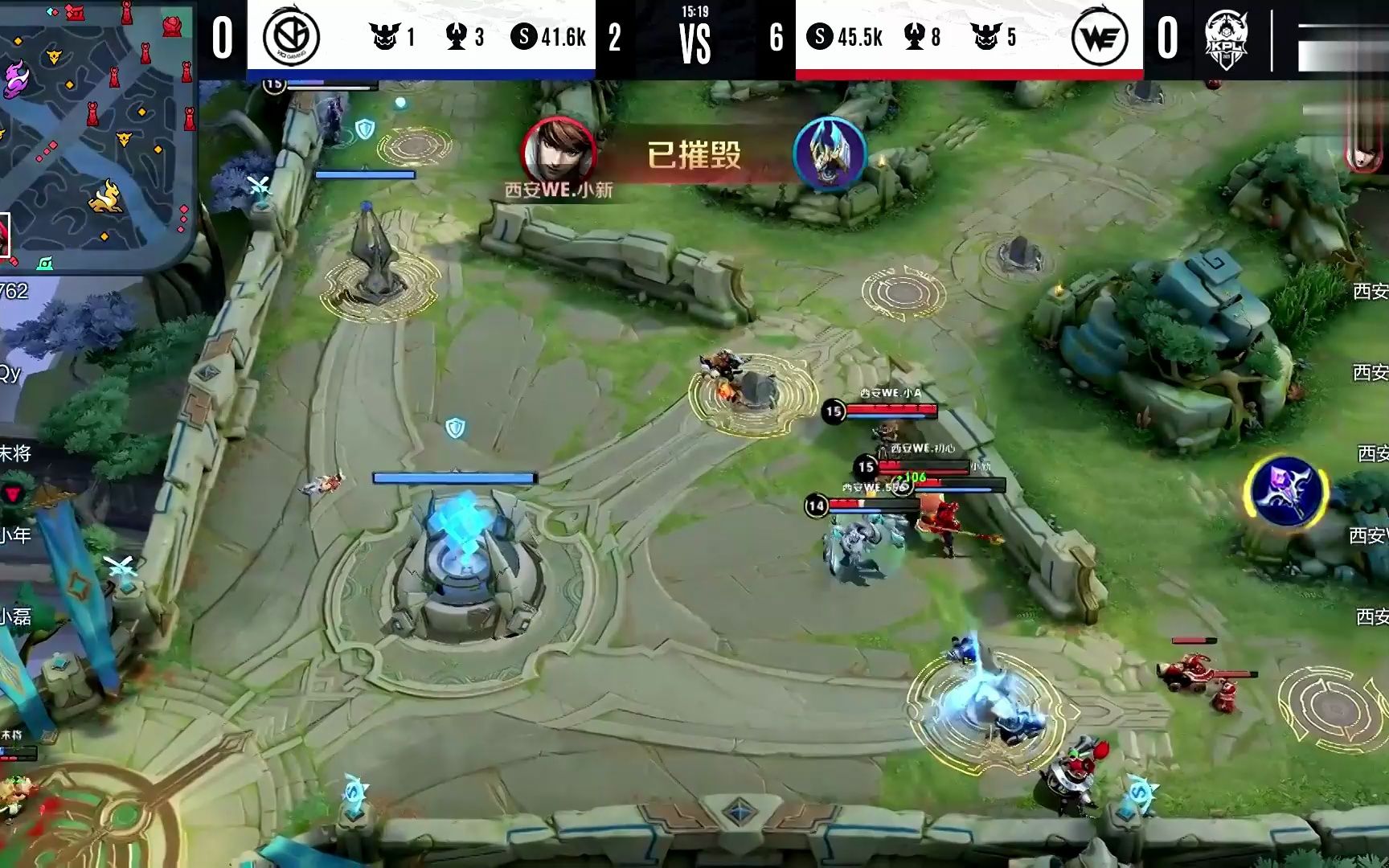Choose the player row labeled 小磊

pyautogui.click(x=16, y=616)
